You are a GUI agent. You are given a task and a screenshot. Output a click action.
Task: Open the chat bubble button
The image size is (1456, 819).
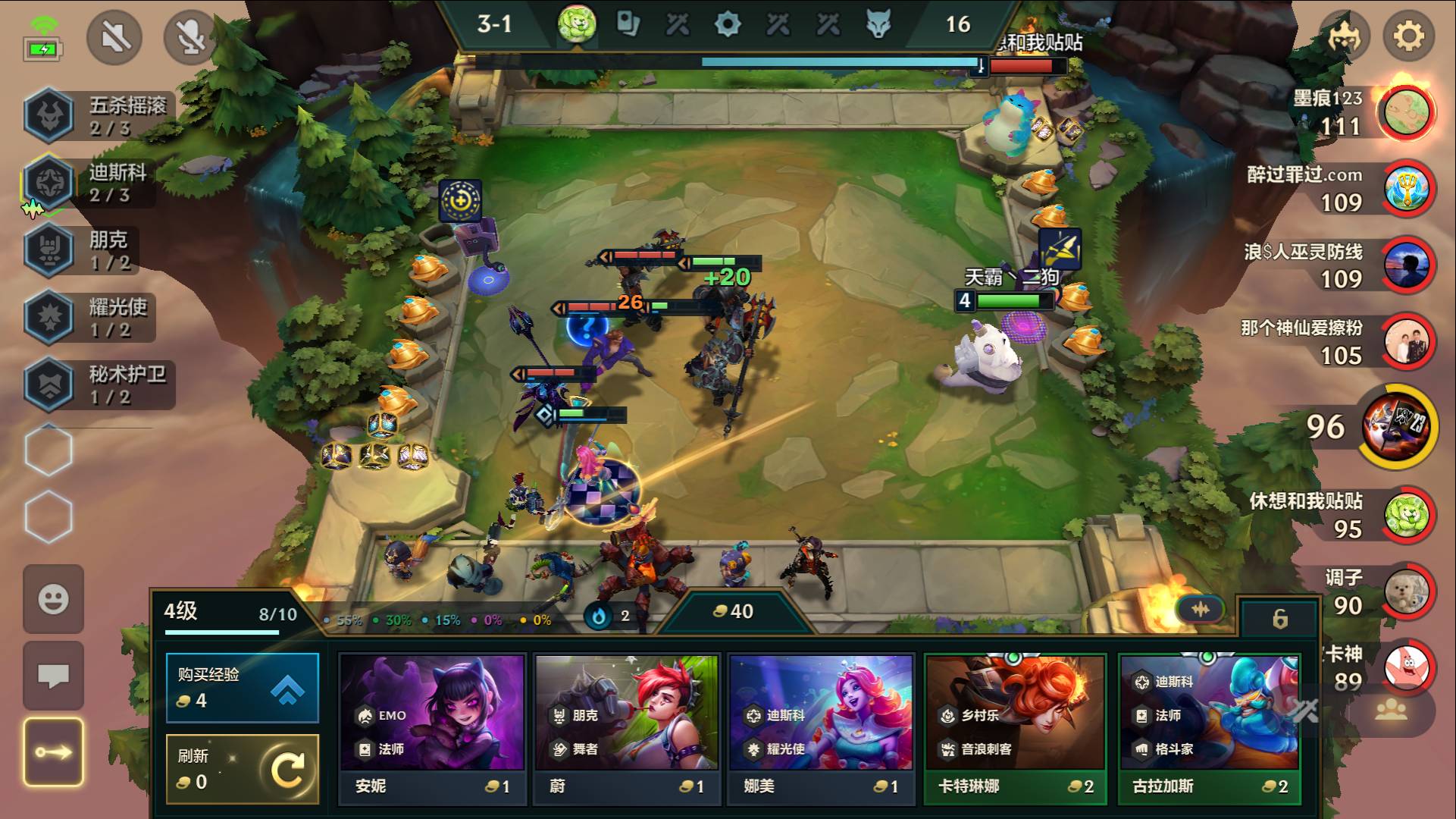coord(53,674)
